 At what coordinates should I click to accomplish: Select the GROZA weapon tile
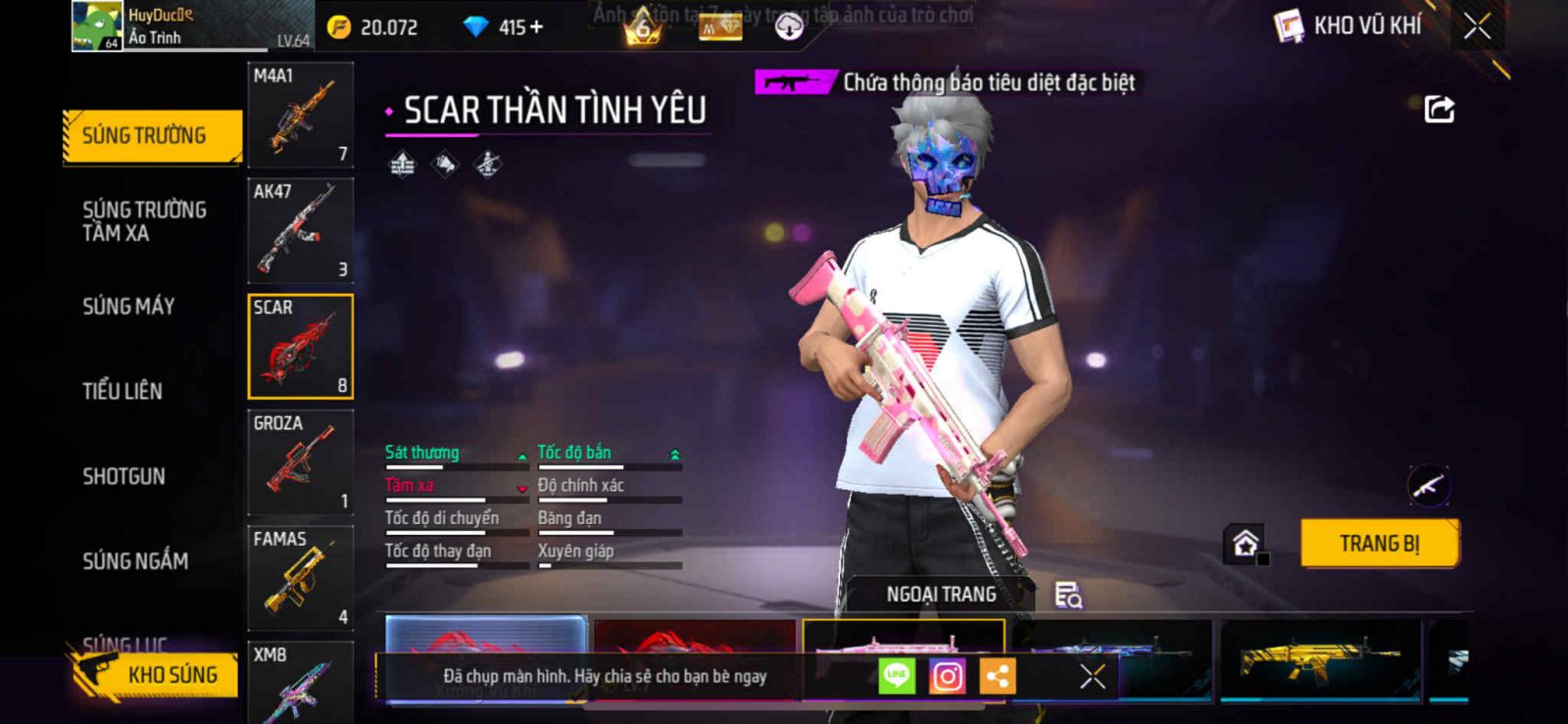(x=300, y=462)
